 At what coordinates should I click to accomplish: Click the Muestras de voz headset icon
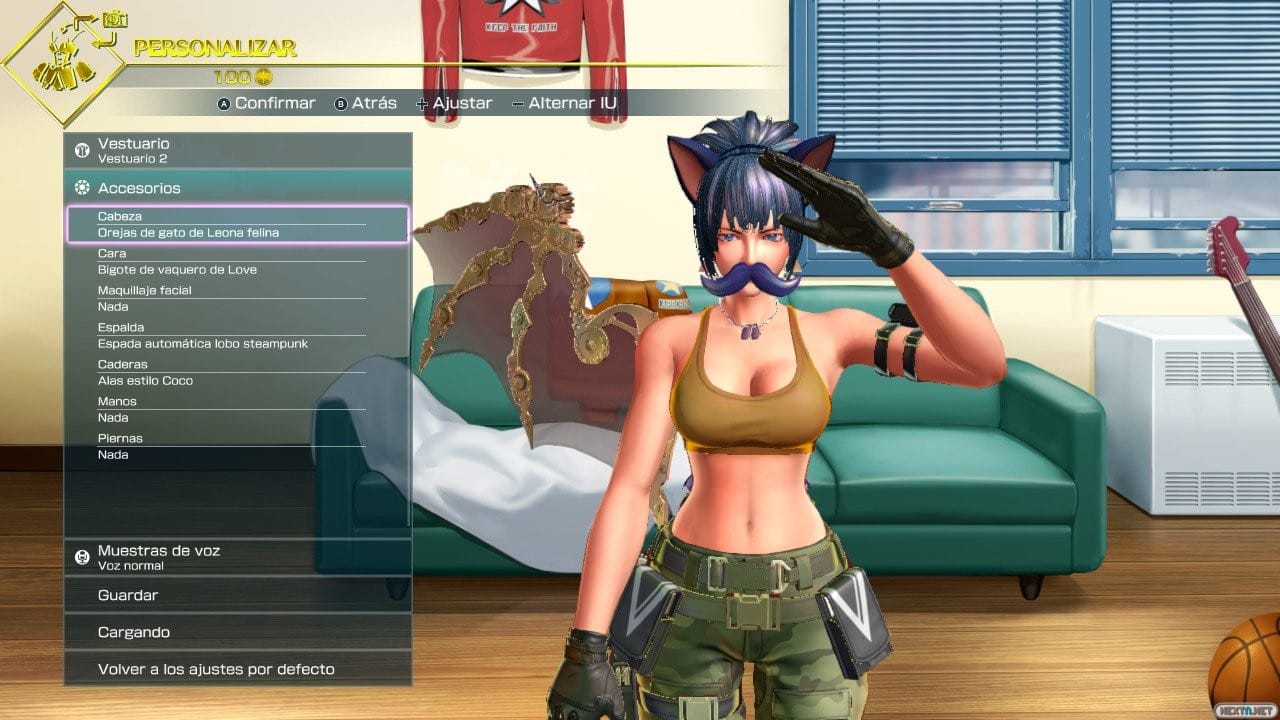83,556
